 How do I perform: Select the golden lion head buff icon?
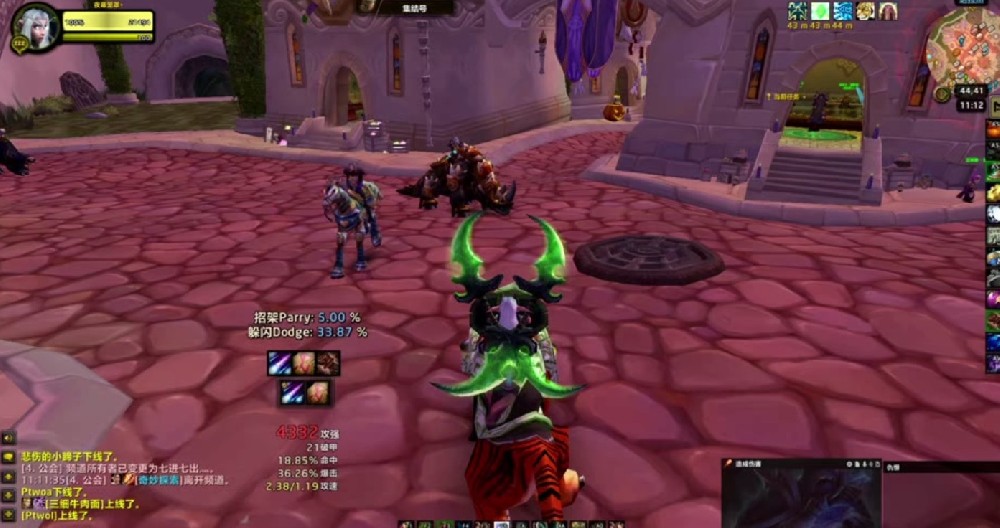point(865,11)
